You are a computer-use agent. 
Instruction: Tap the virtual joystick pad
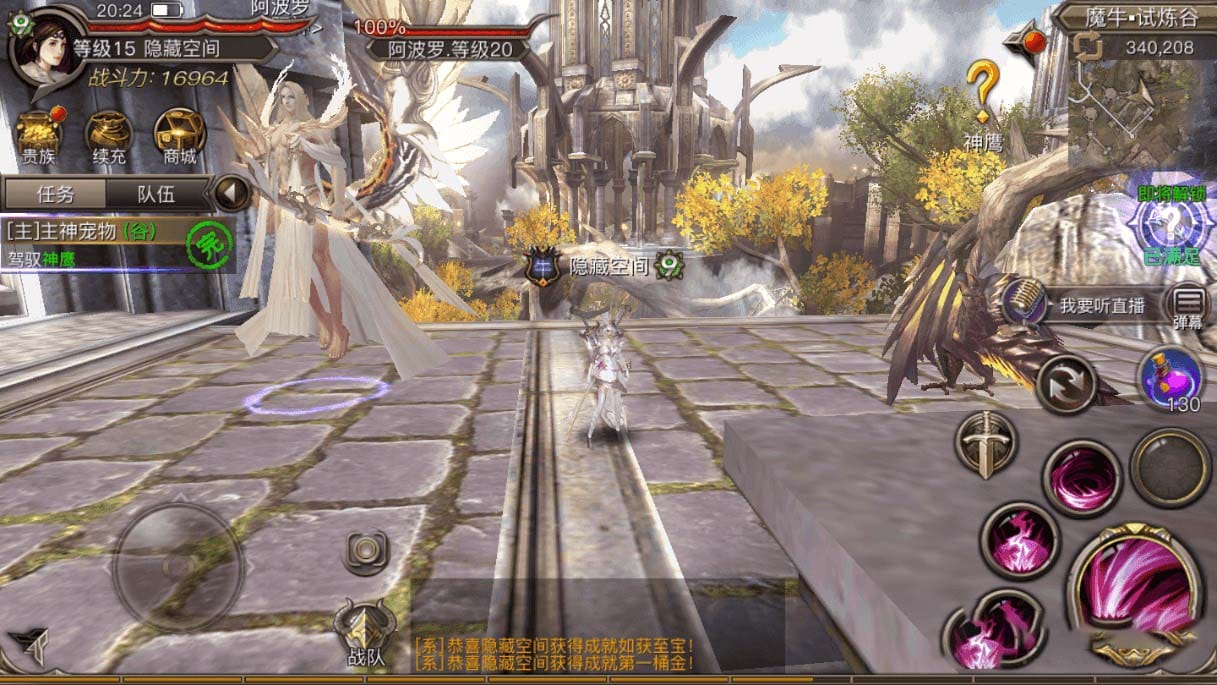coord(176,564)
